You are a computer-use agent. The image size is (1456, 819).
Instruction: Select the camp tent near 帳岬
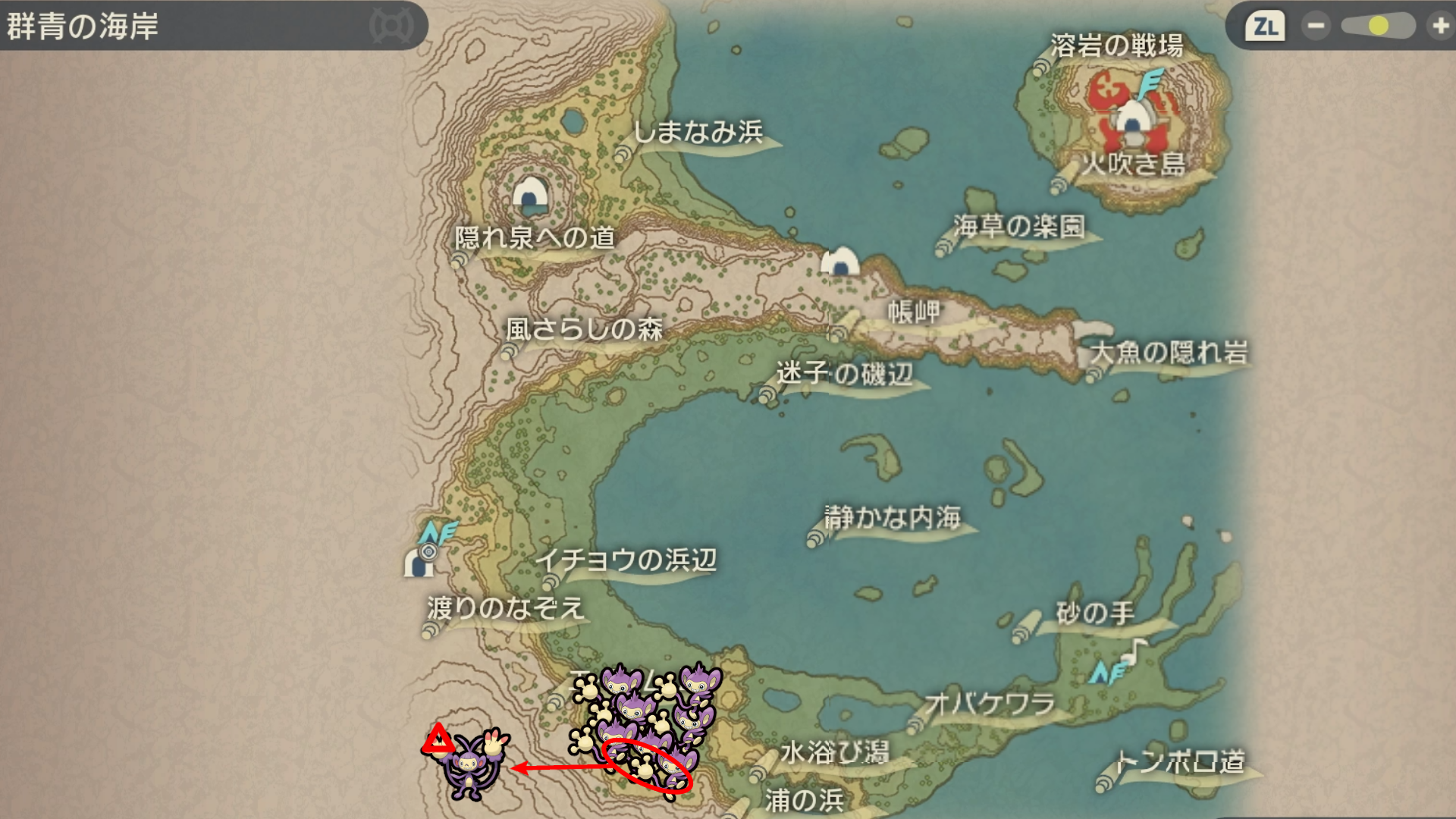pyautogui.click(x=840, y=262)
